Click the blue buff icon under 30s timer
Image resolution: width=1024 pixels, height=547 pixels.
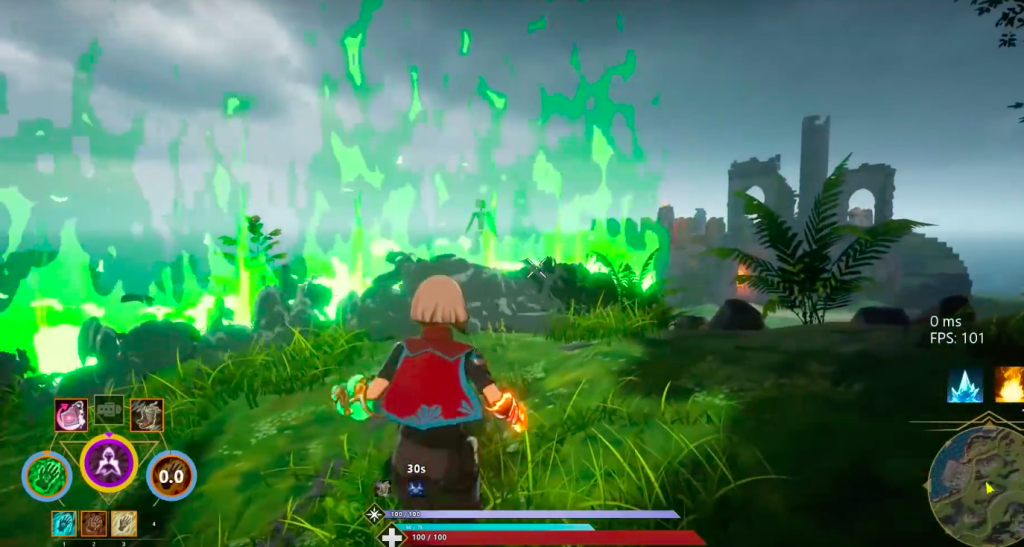pos(415,489)
